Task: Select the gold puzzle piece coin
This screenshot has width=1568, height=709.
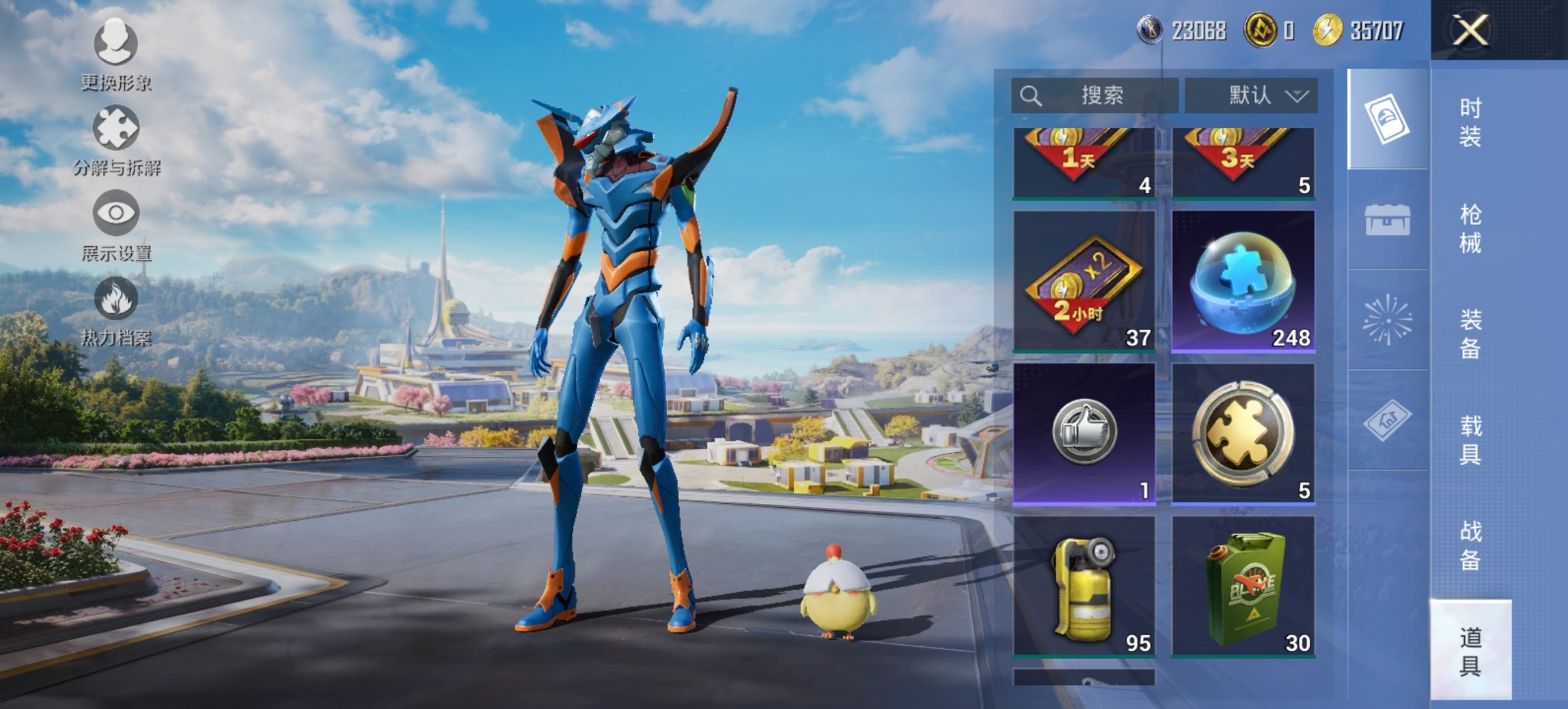Action: 1243,433
